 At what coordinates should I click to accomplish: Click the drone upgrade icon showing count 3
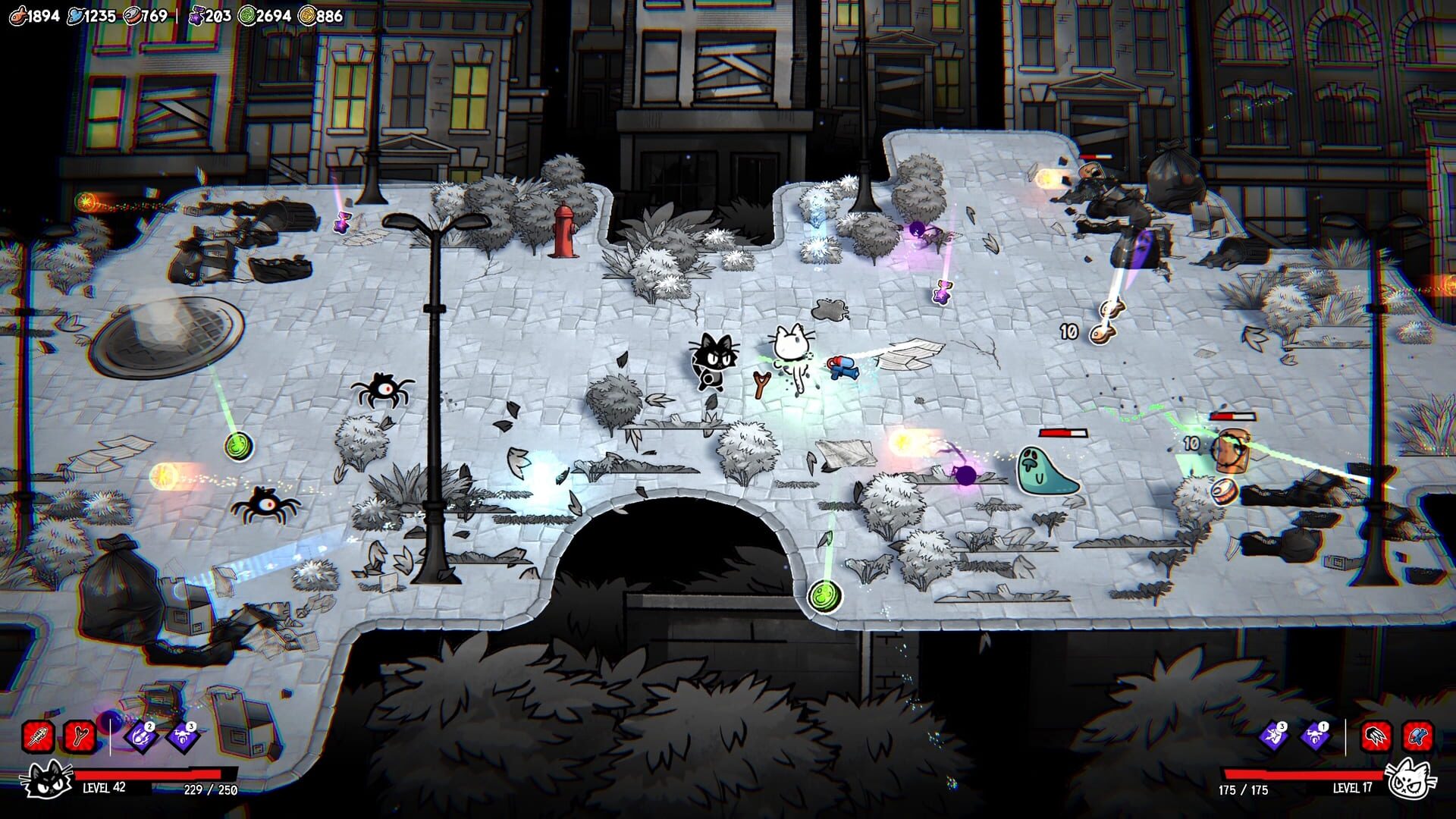click(182, 739)
